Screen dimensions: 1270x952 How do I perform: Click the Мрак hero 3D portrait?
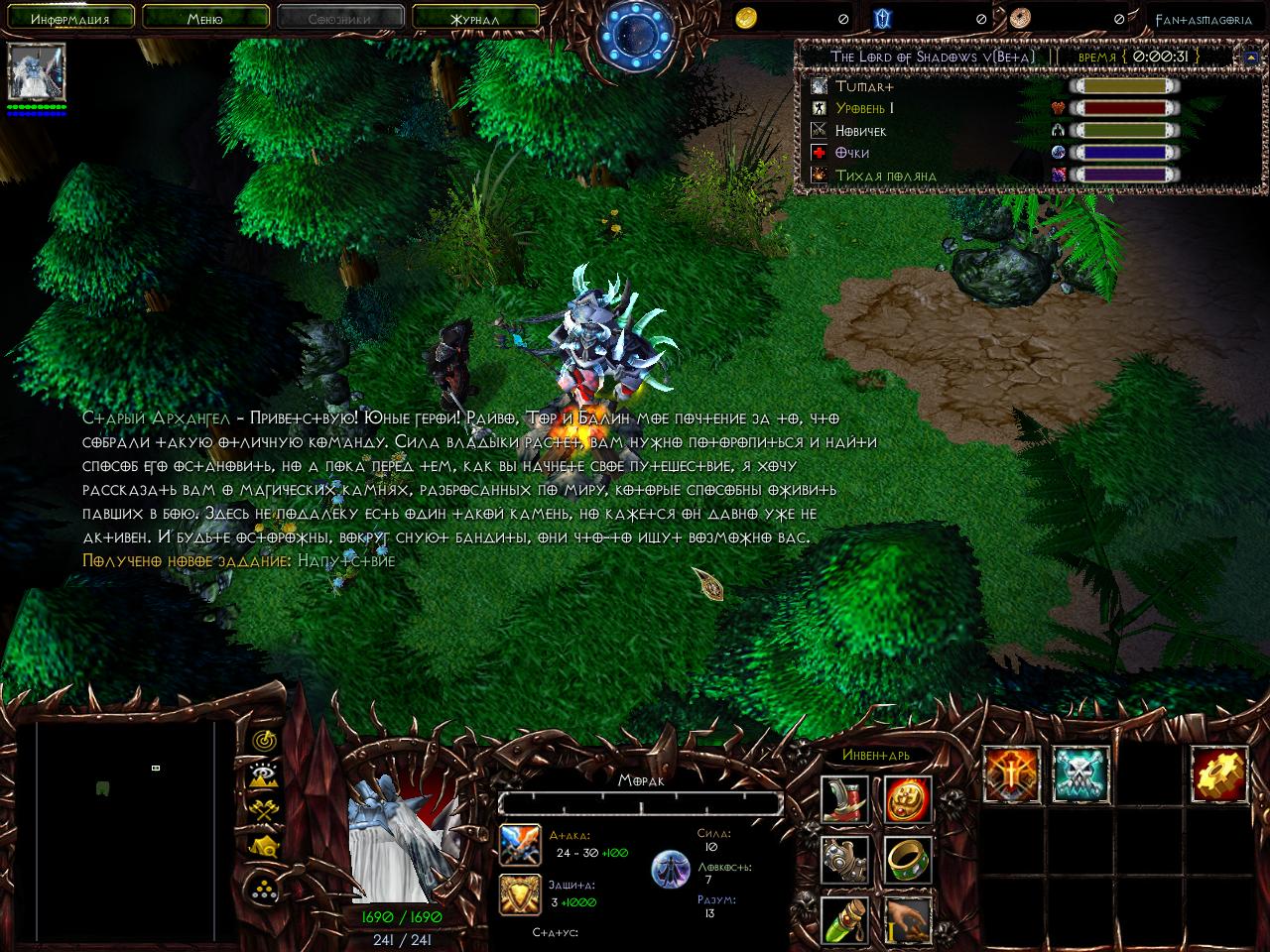[402, 841]
